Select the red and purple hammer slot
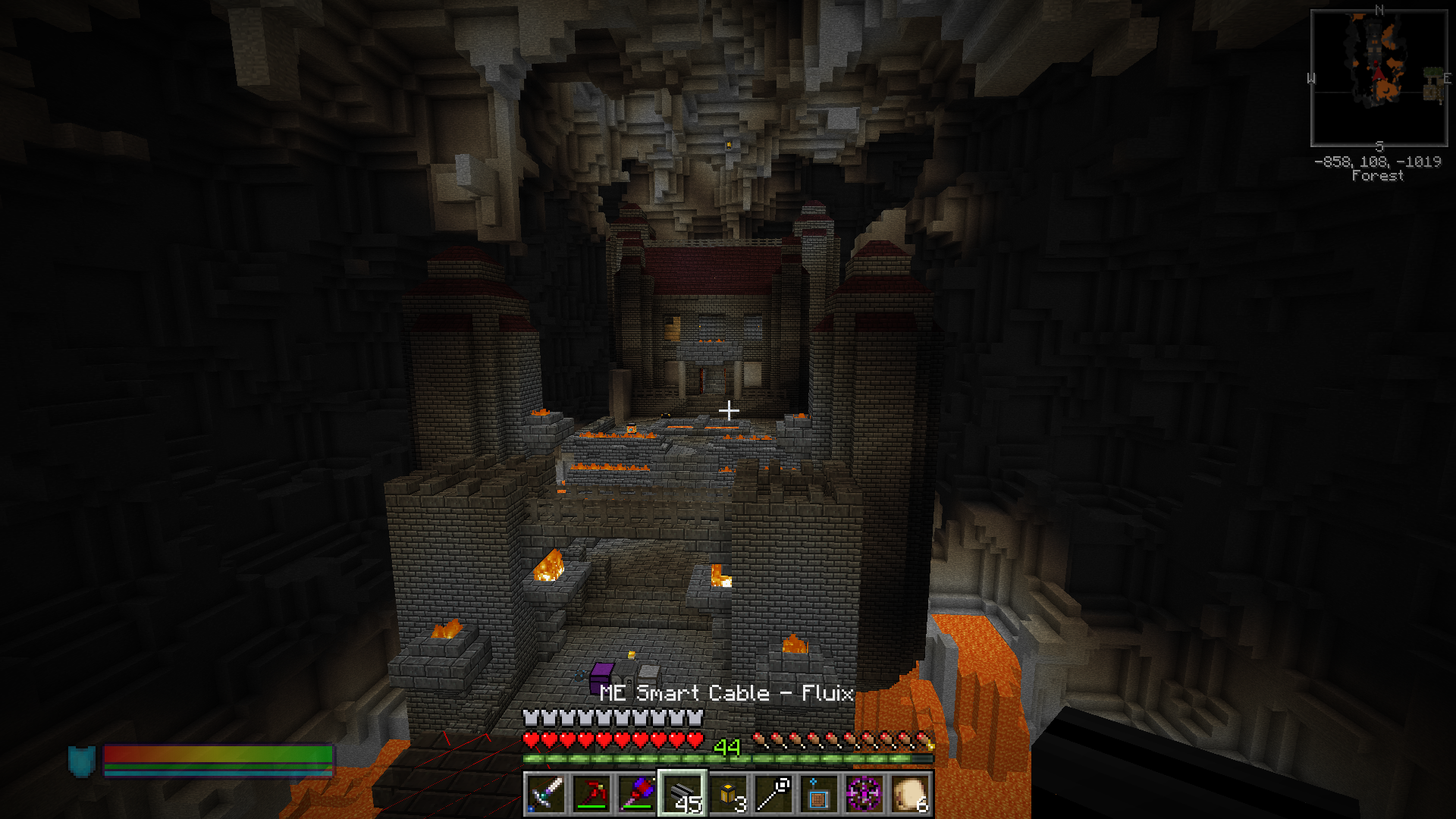 637,794
